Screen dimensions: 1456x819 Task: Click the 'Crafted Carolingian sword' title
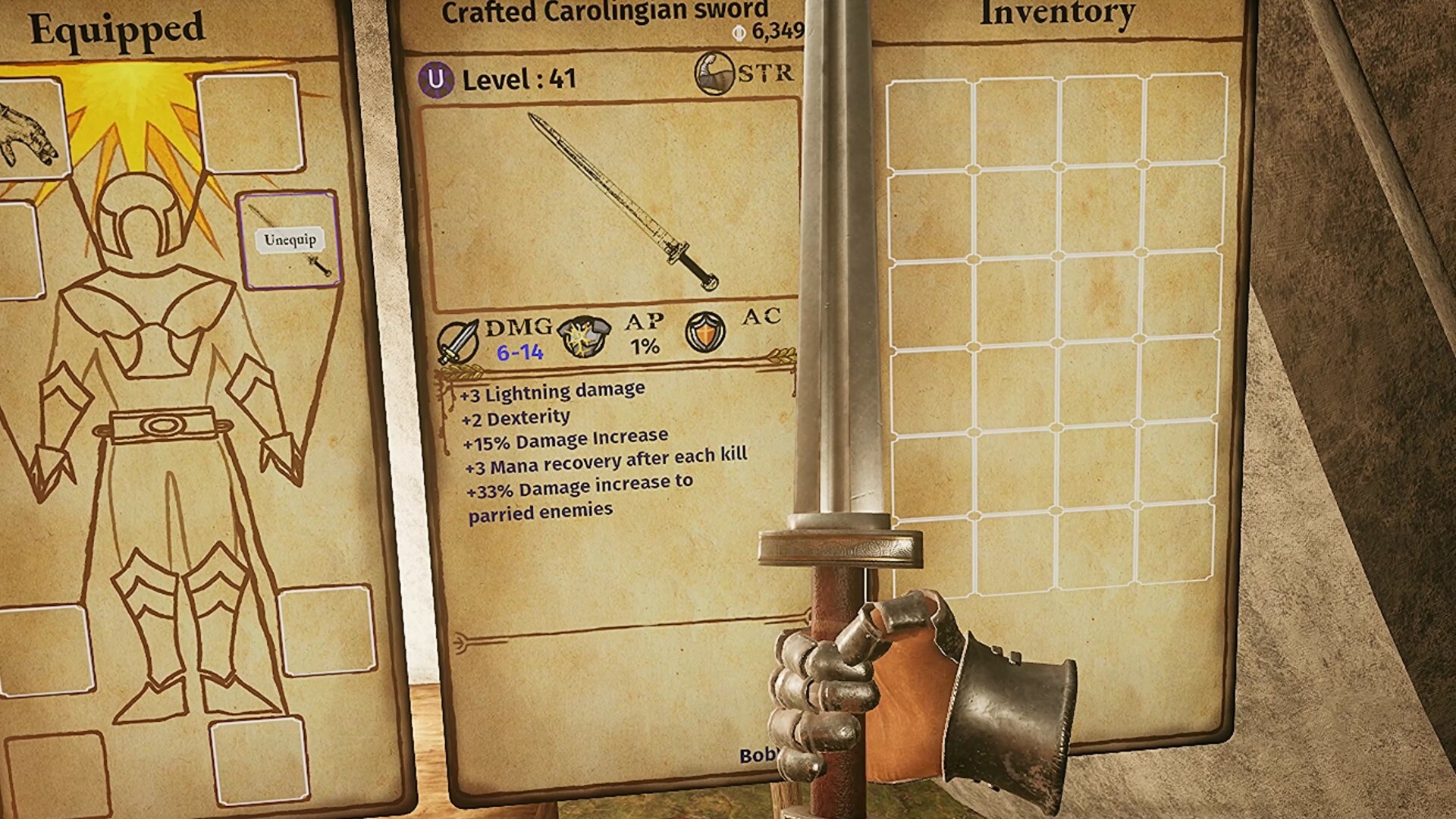tap(605, 10)
